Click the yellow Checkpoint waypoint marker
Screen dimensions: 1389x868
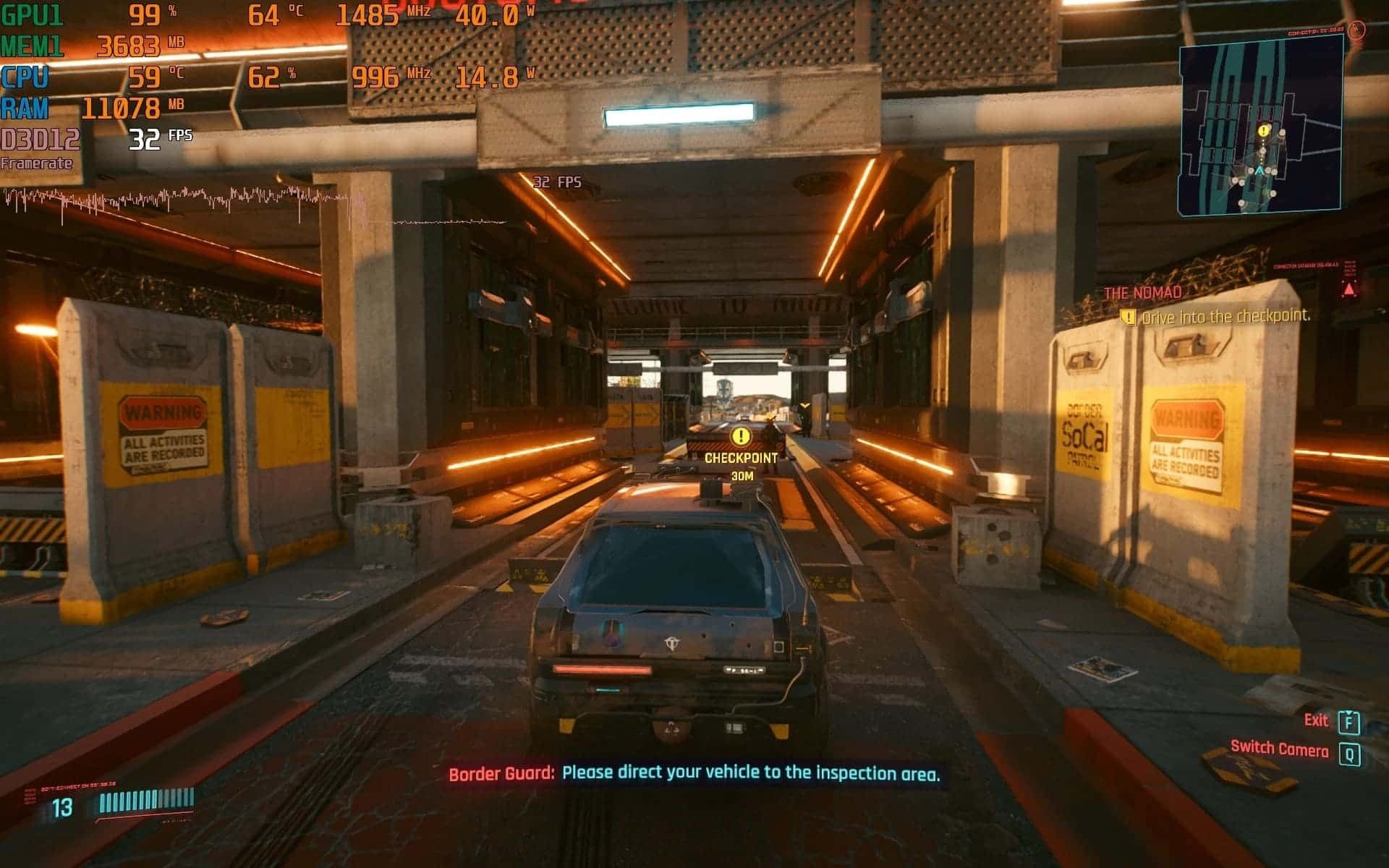pyautogui.click(x=740, y=436)
